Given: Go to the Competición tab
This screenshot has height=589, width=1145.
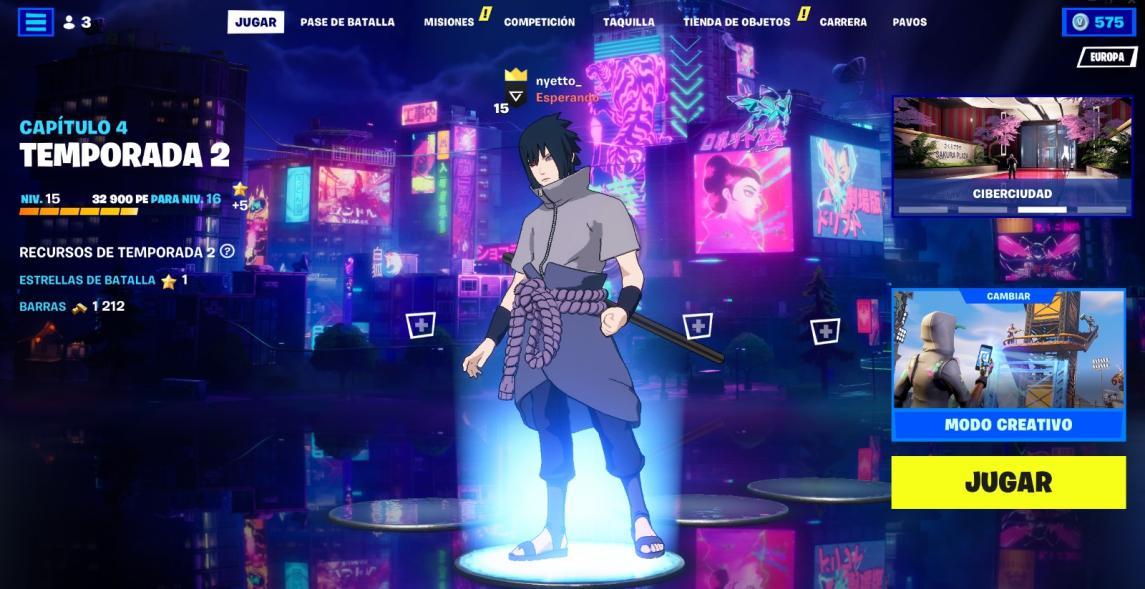Looking at the screenshot, I should click(x=539, y=22).
